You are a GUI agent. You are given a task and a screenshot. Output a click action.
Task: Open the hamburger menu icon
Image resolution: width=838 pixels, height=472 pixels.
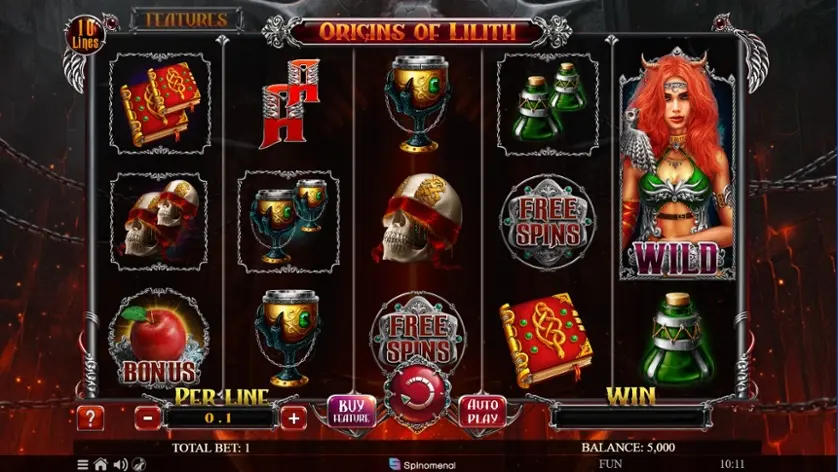coord(83,465)
